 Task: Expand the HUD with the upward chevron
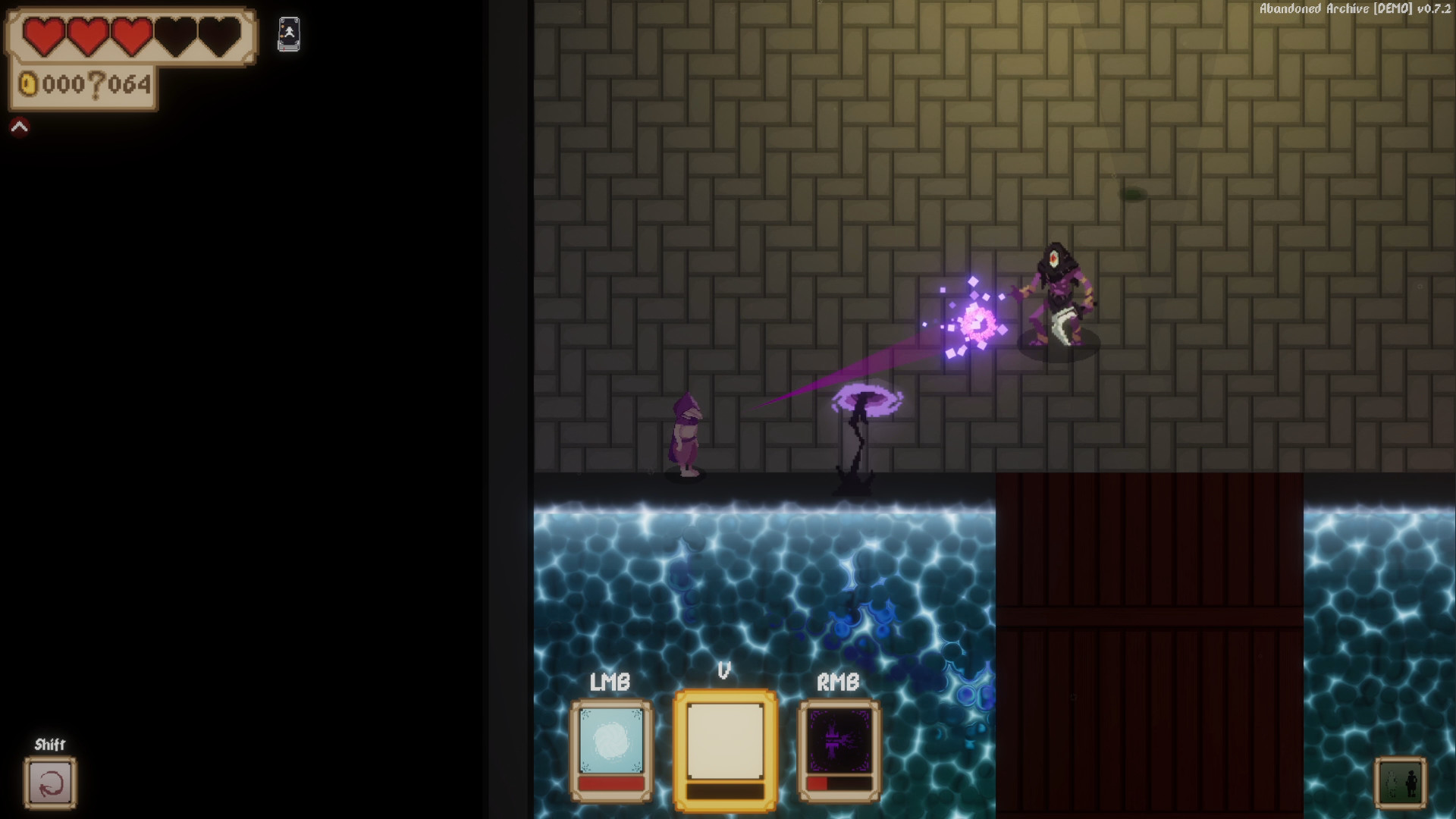(19, 125)
